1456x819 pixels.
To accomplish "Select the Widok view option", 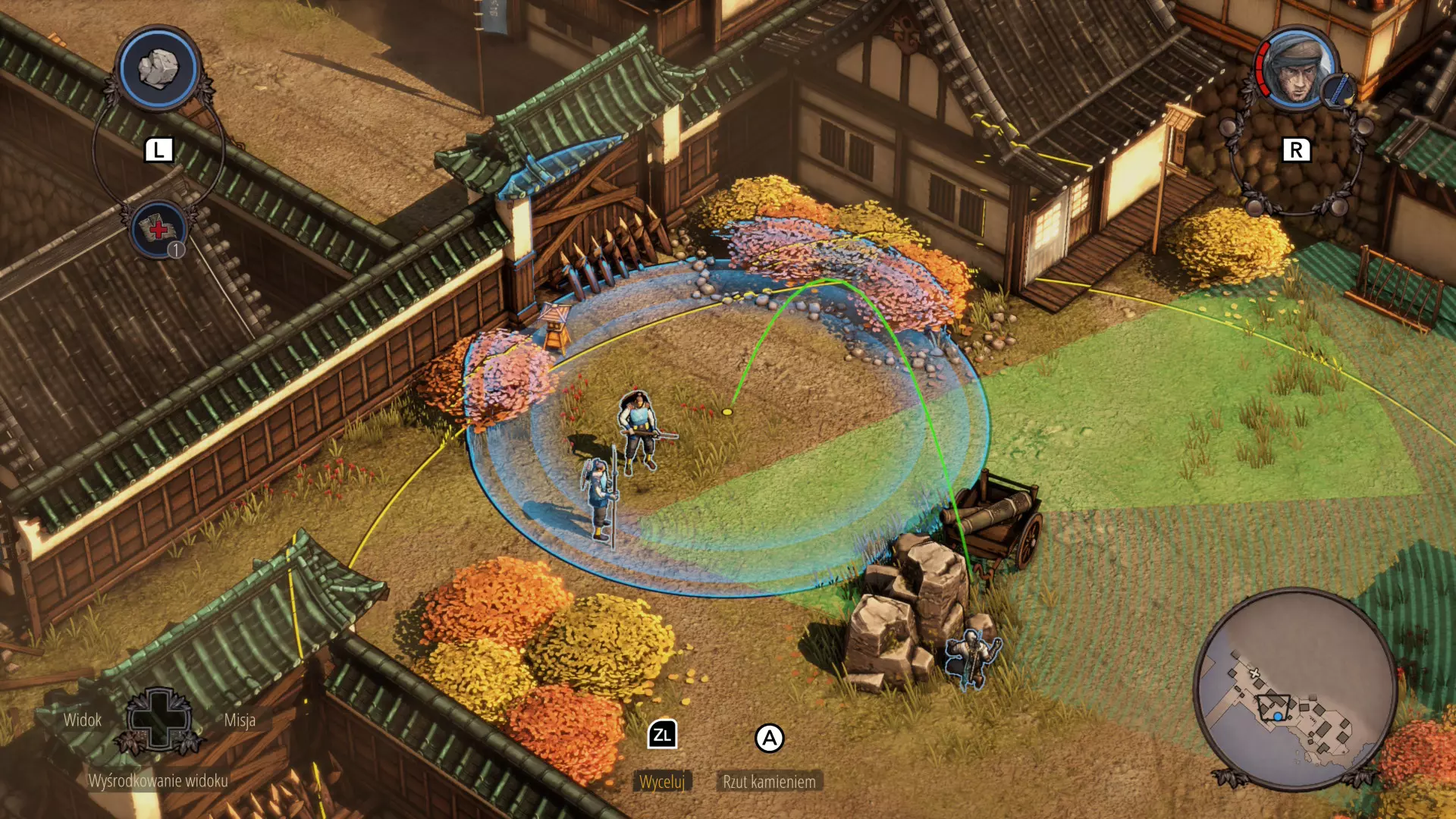I will (82, 720).
